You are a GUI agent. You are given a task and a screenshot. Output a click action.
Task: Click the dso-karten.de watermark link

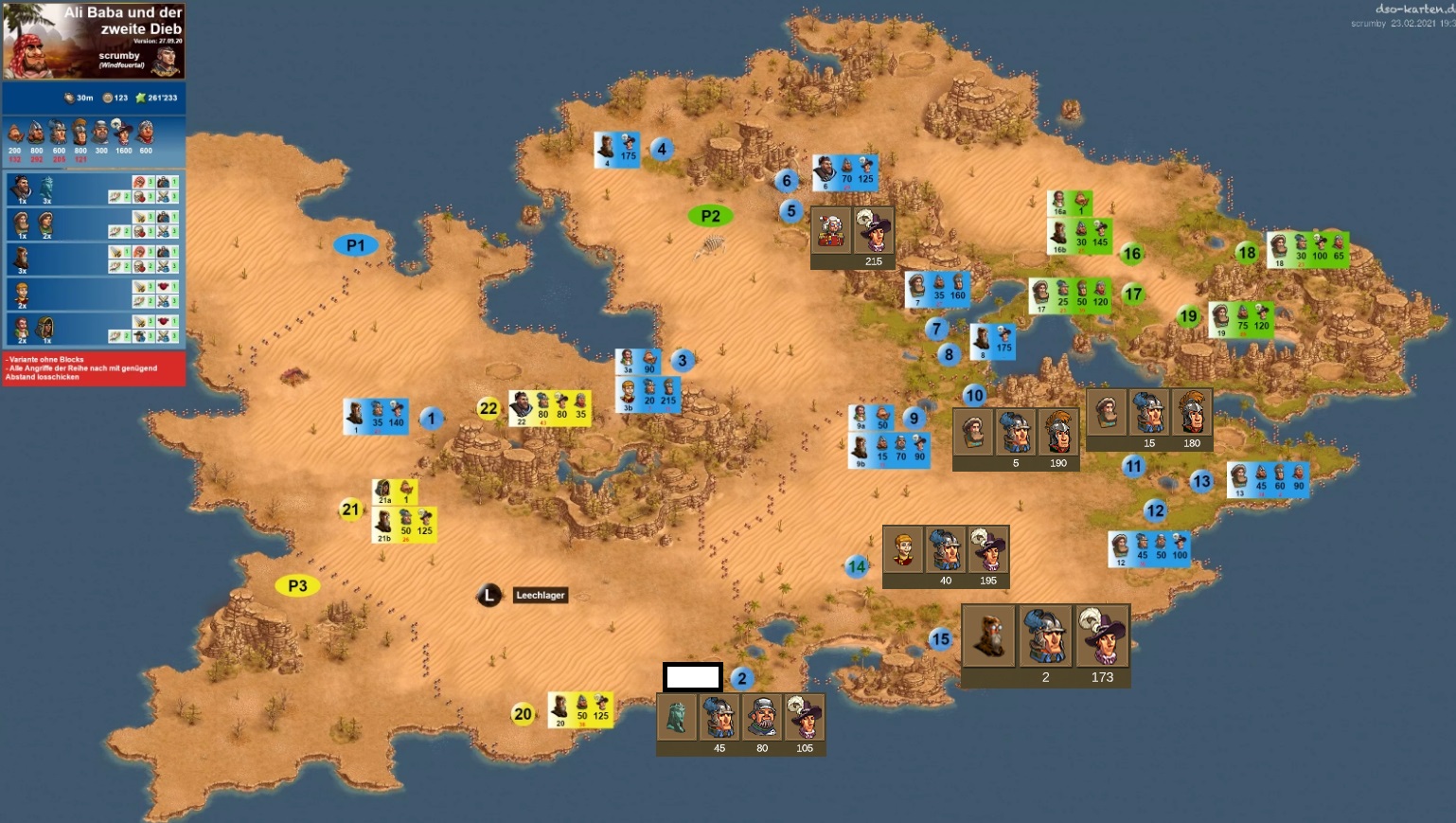(1414, 9)
